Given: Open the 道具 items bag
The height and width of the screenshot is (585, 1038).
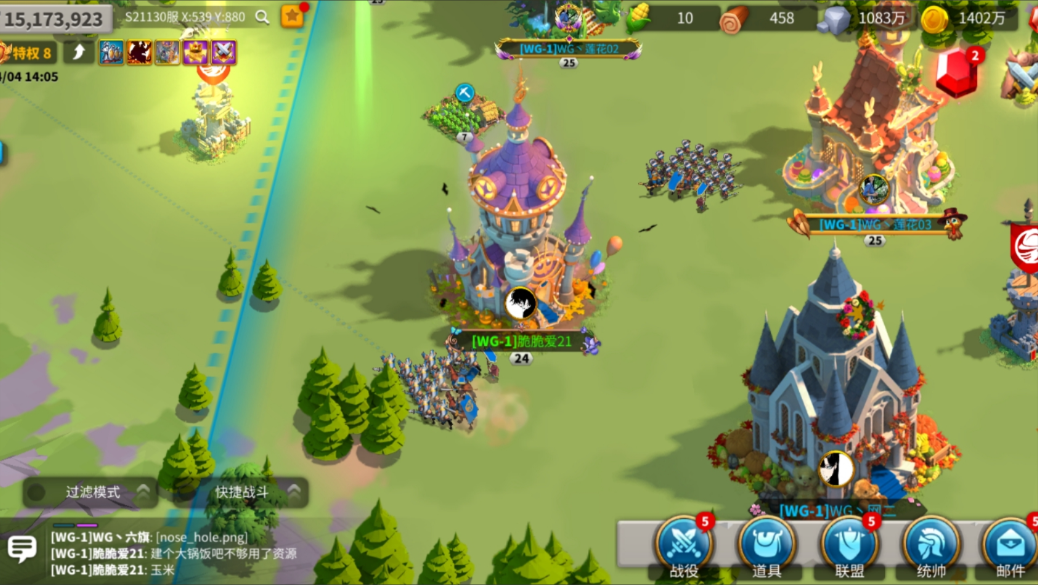Looking at the screenshot, I should click(x=767, y=546).
